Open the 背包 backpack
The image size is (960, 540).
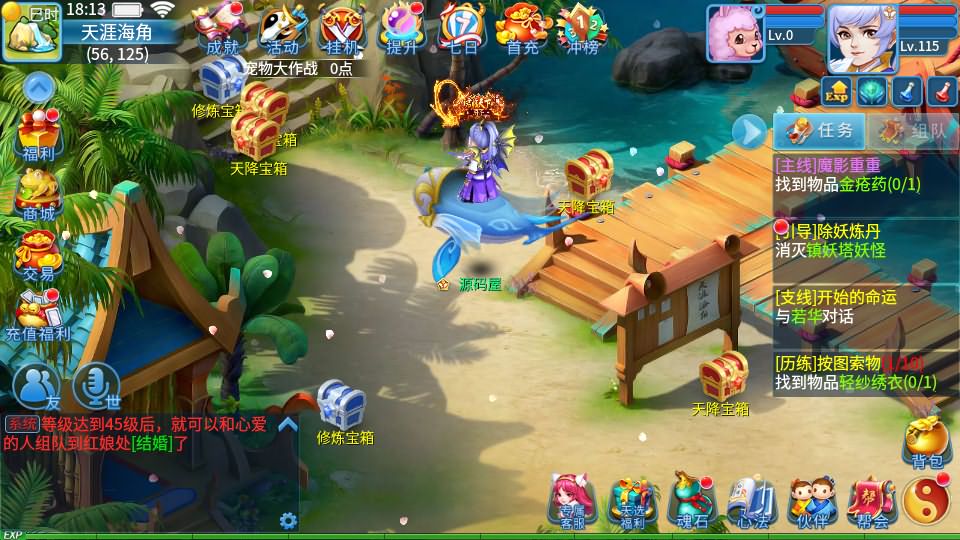pyautogui.click(x=926, y=442)
